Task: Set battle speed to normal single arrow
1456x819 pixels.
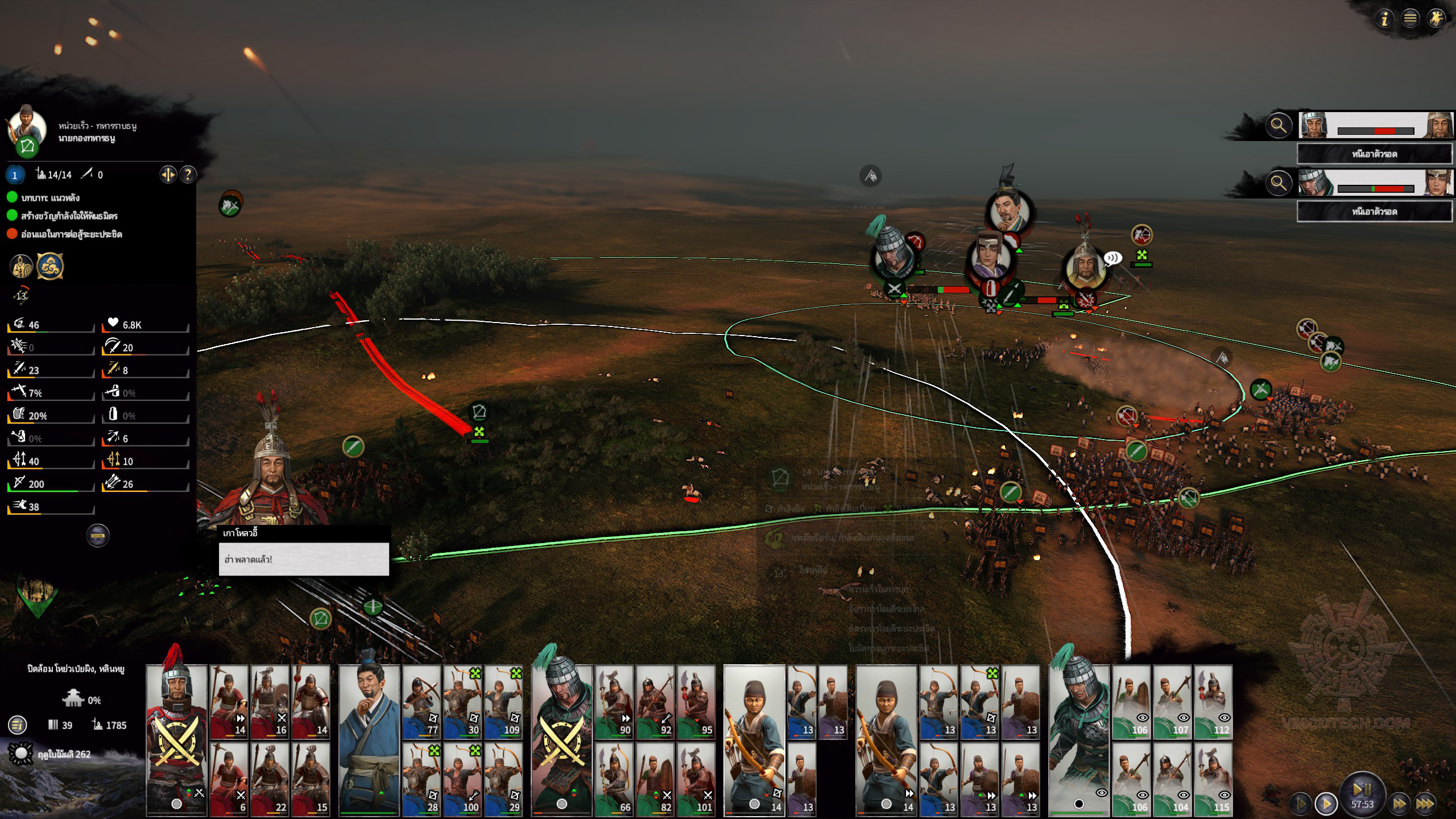Action: click(x=1326, y=804)
